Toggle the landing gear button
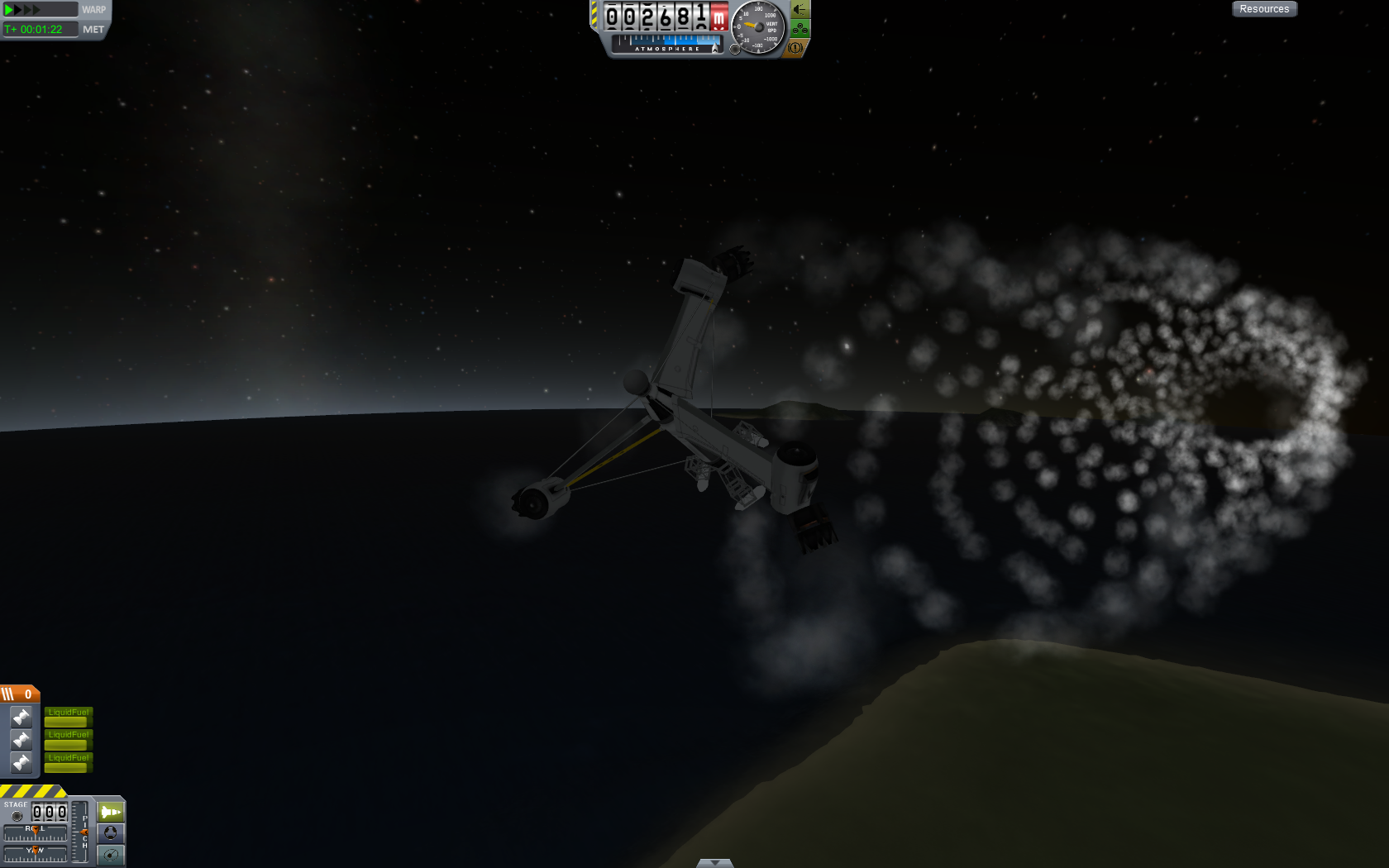Image resolution: width=1389 pixels, height=868 pixels. 800,29
